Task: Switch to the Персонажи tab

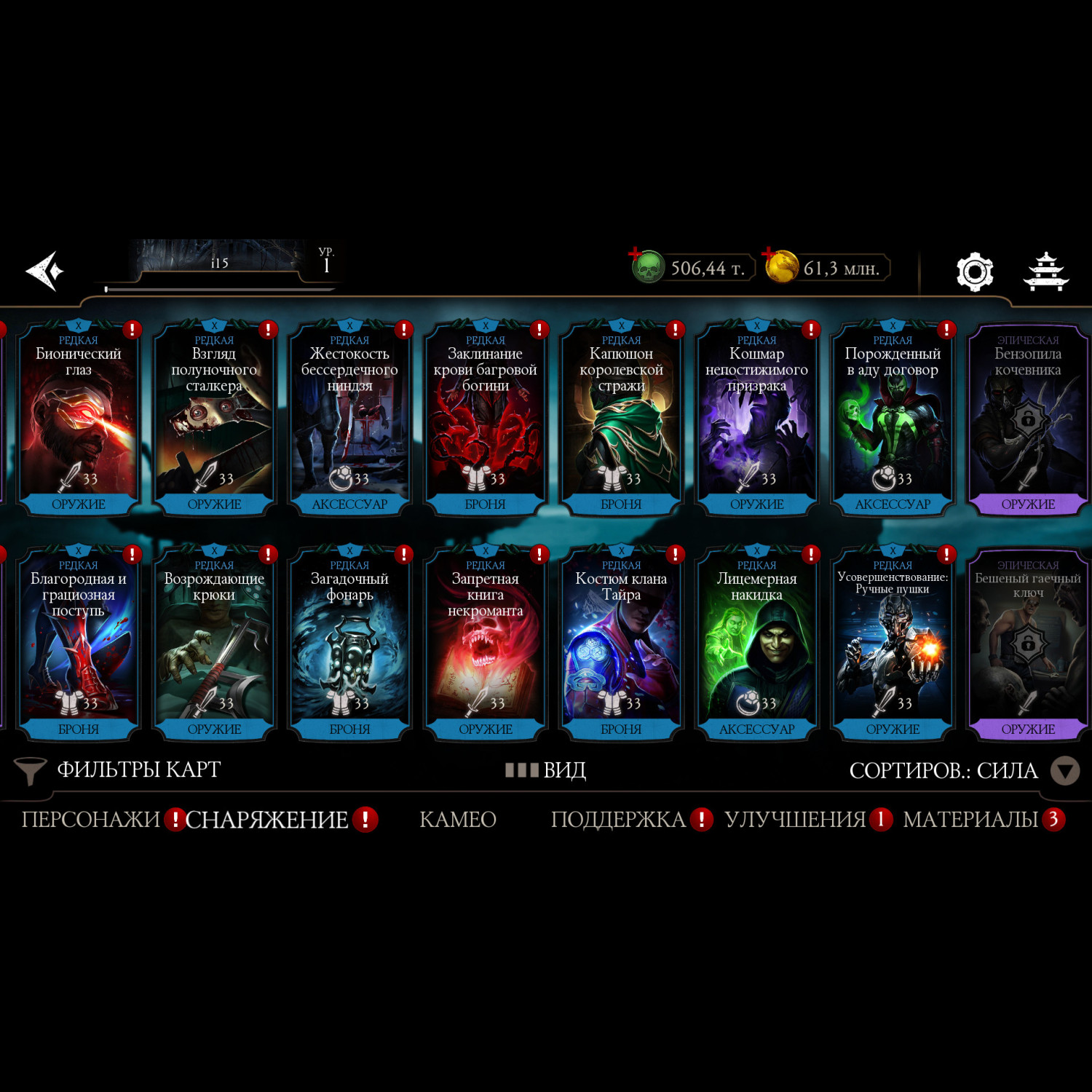Action: pyautogui.click(x=90, y=820)
